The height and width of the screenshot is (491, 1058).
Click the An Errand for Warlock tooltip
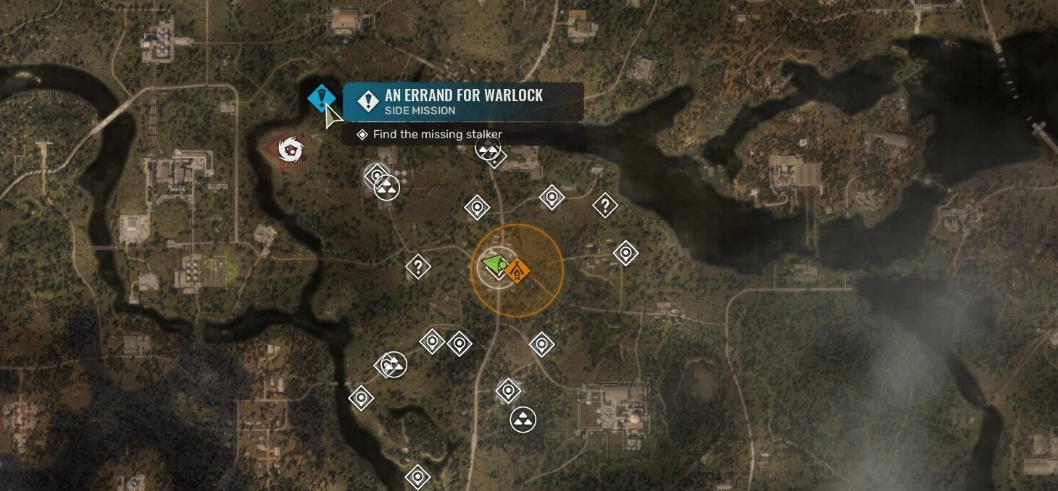point(463,101)
